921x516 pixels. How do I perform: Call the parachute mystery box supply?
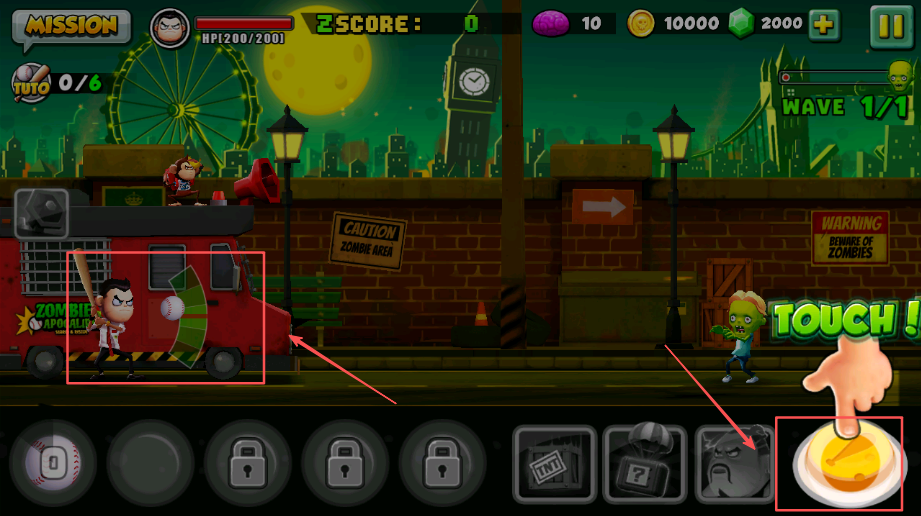pos(645,464)
